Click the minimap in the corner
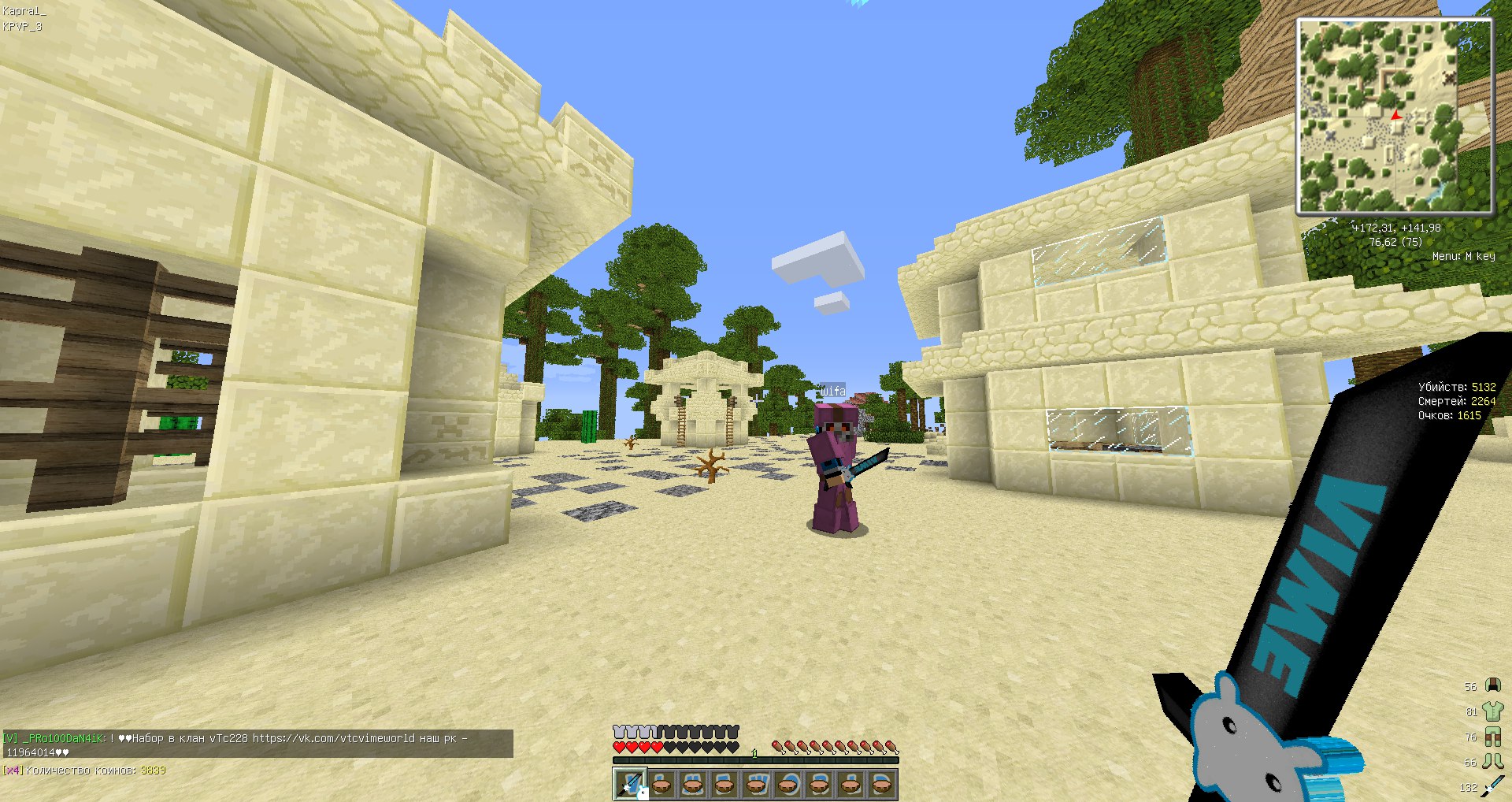Image resolution: width=1512 pixels, height=802 pixels. (x=1395, y=117)
